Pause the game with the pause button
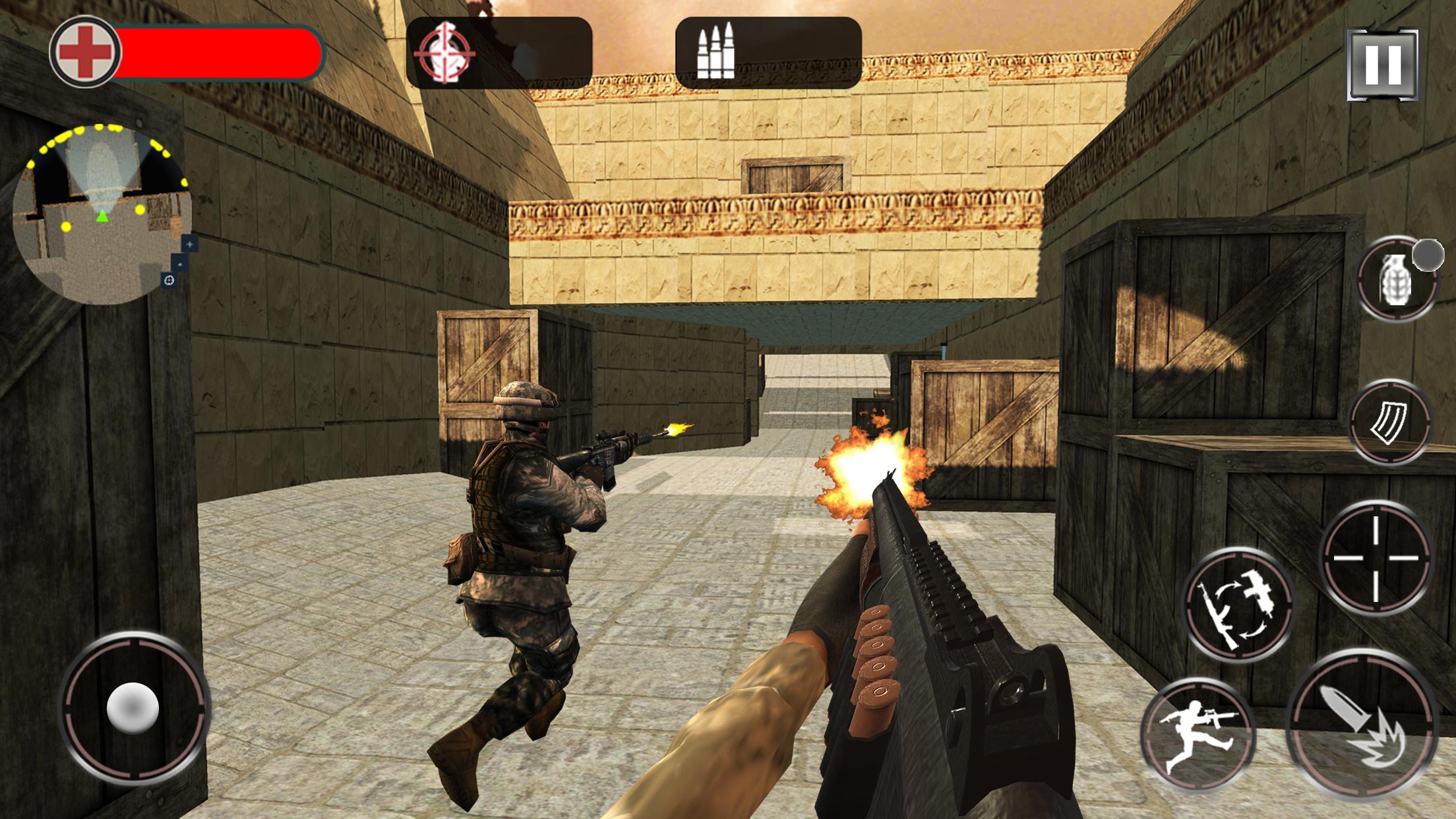This screenshot has height=819, width=1456. [x=1382, y=64]
